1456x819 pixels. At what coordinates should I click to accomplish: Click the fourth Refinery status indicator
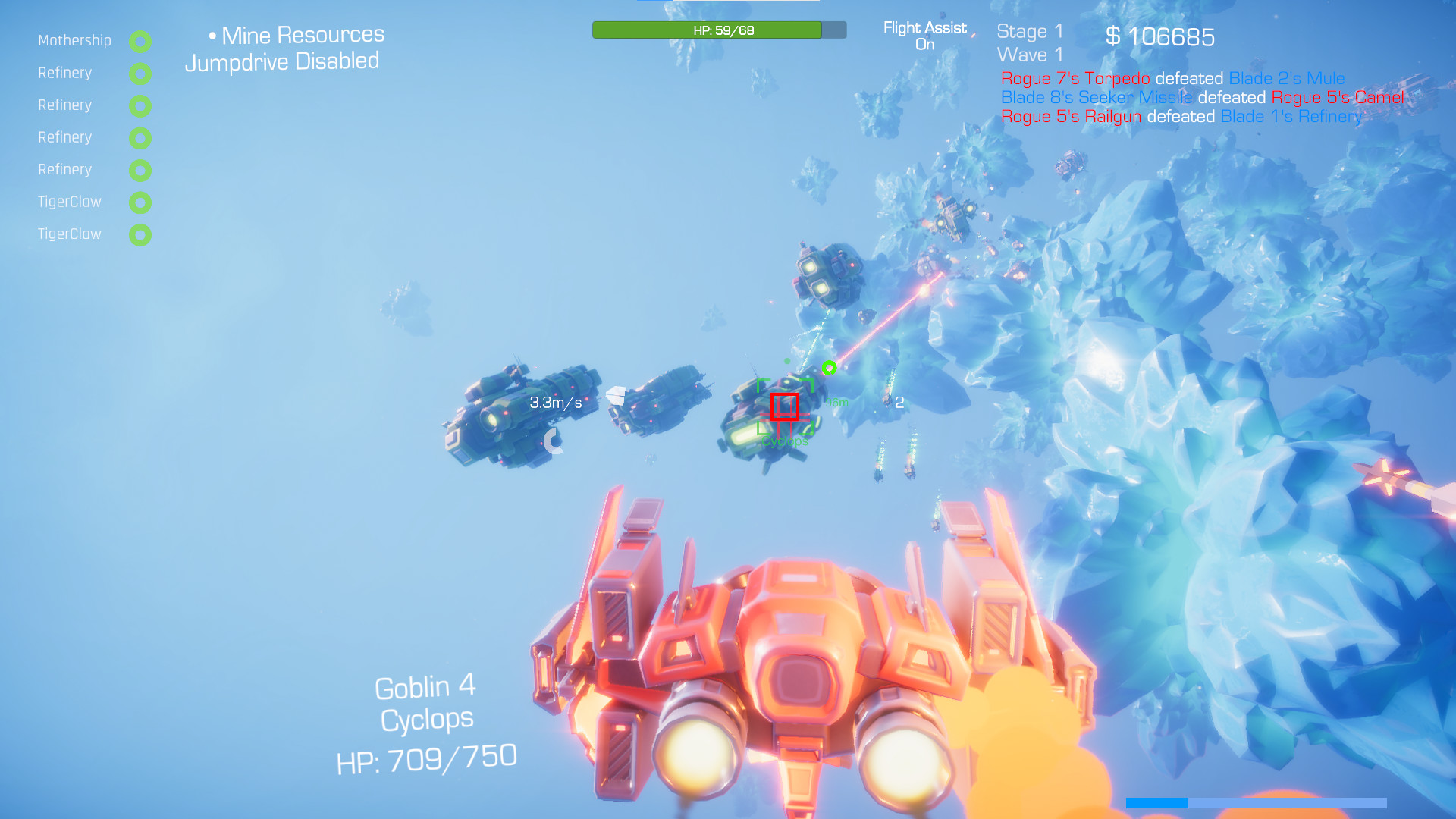(x=140, y=171)
